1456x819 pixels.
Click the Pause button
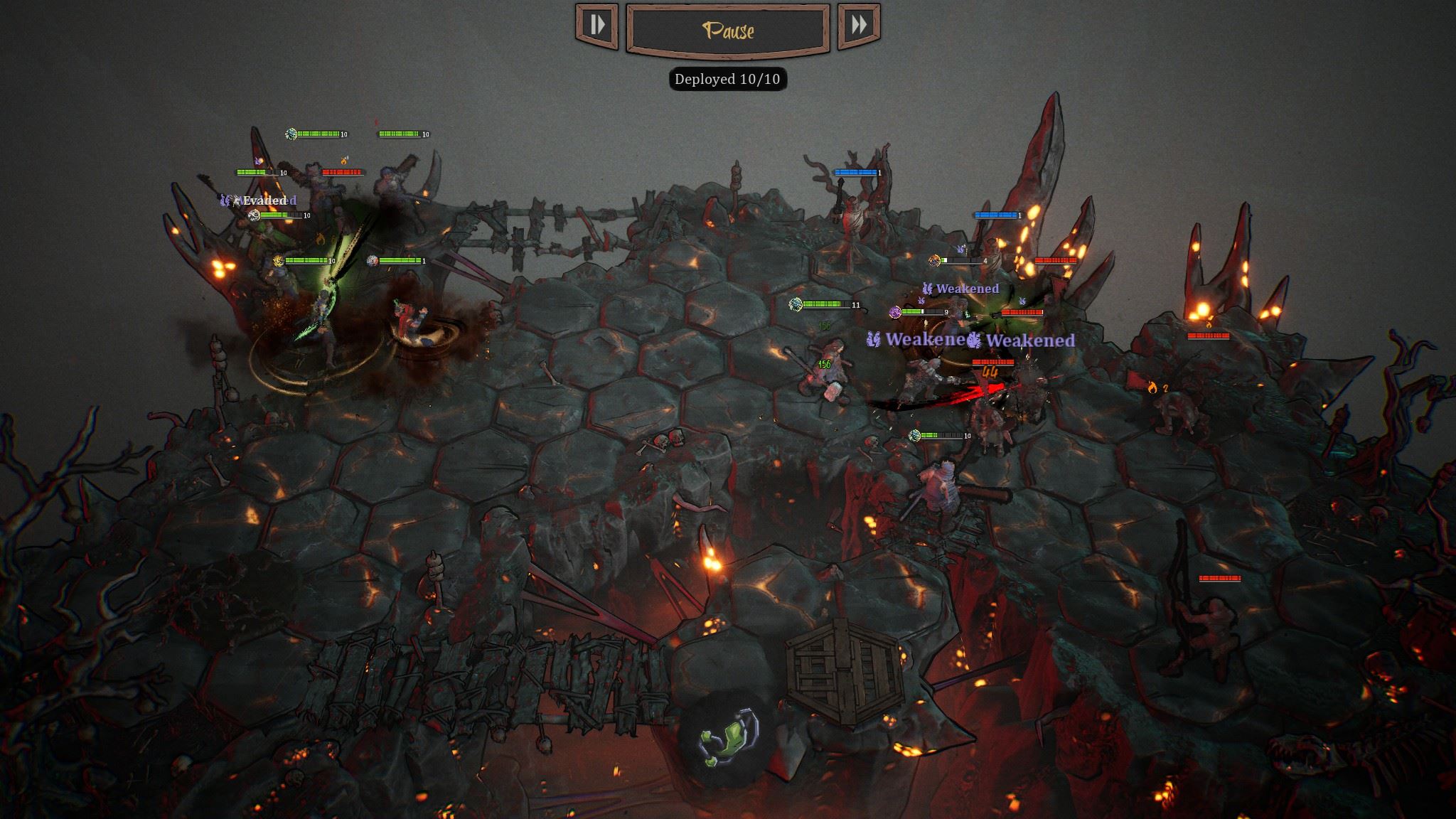pos(727,29)
